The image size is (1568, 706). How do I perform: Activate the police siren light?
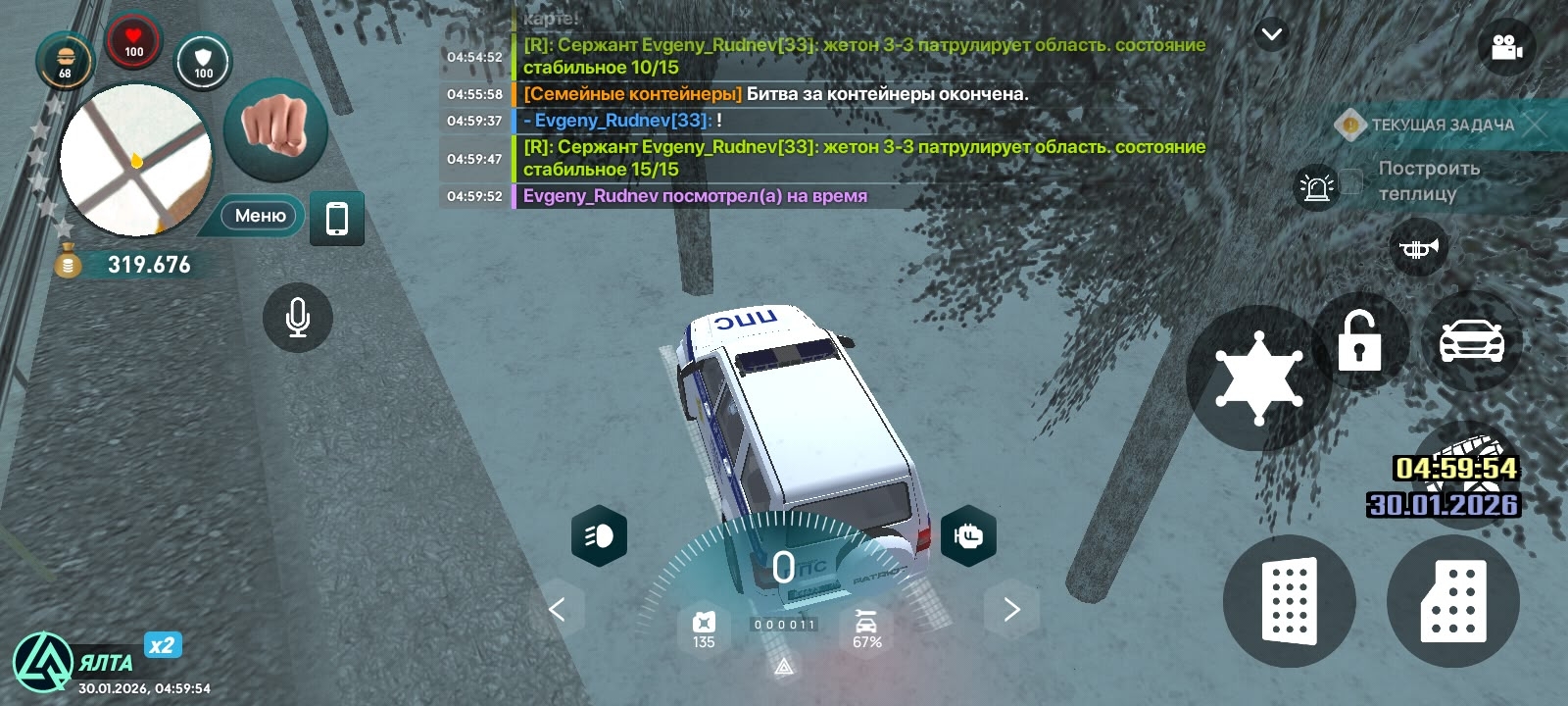coord(1316,187)
